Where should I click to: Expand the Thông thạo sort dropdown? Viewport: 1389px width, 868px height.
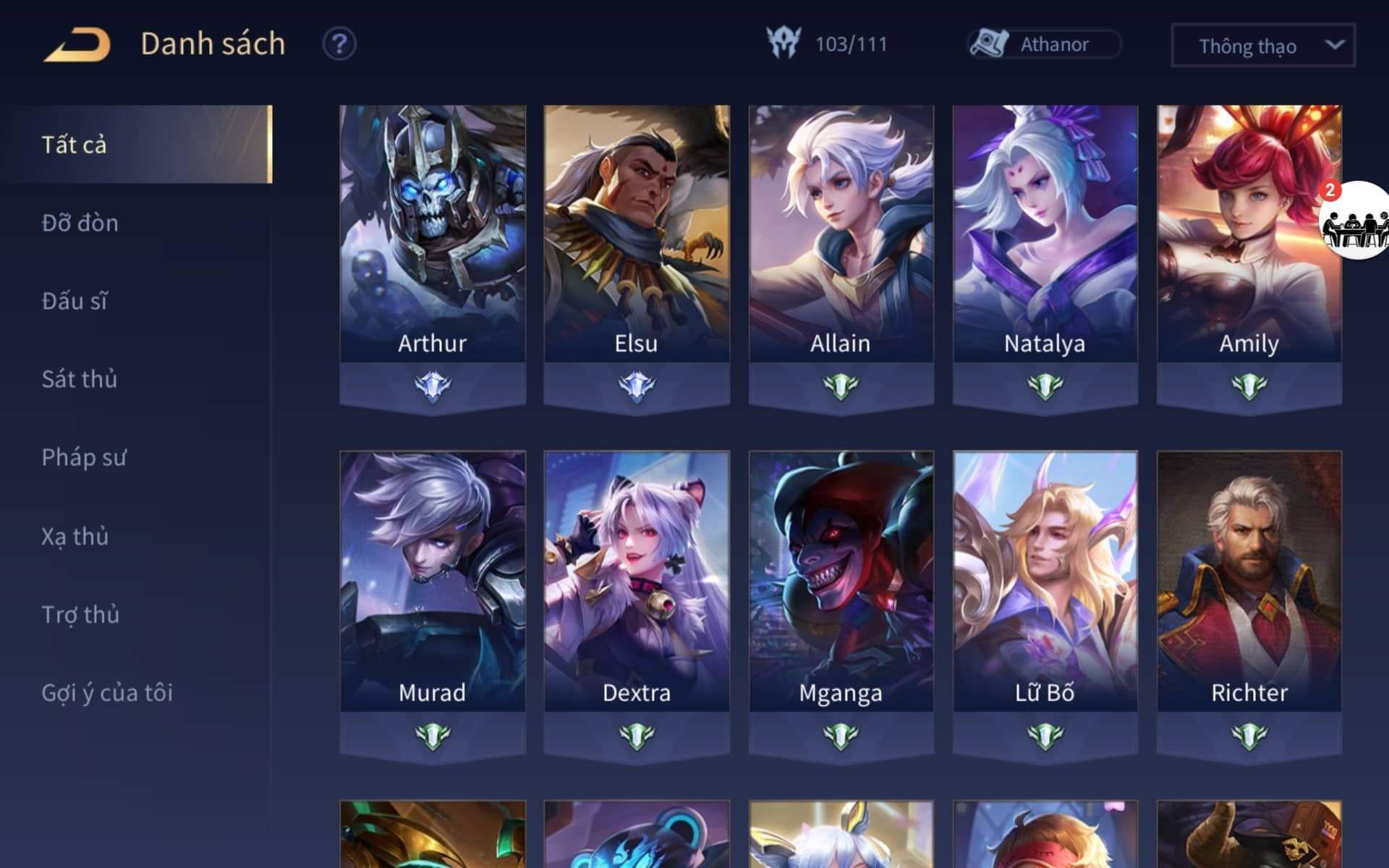coord(1262,46)
